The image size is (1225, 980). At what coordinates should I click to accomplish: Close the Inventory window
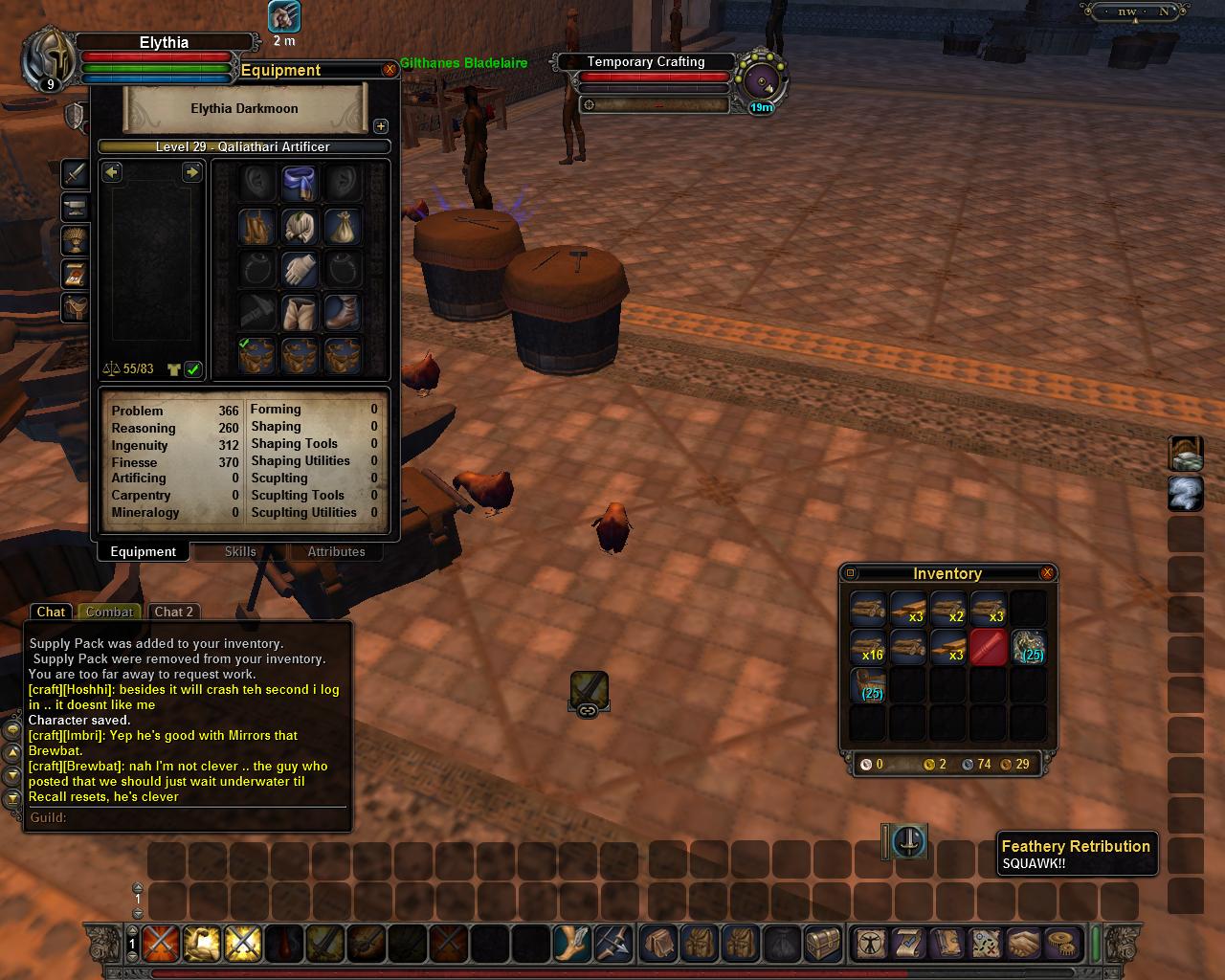1047,573
